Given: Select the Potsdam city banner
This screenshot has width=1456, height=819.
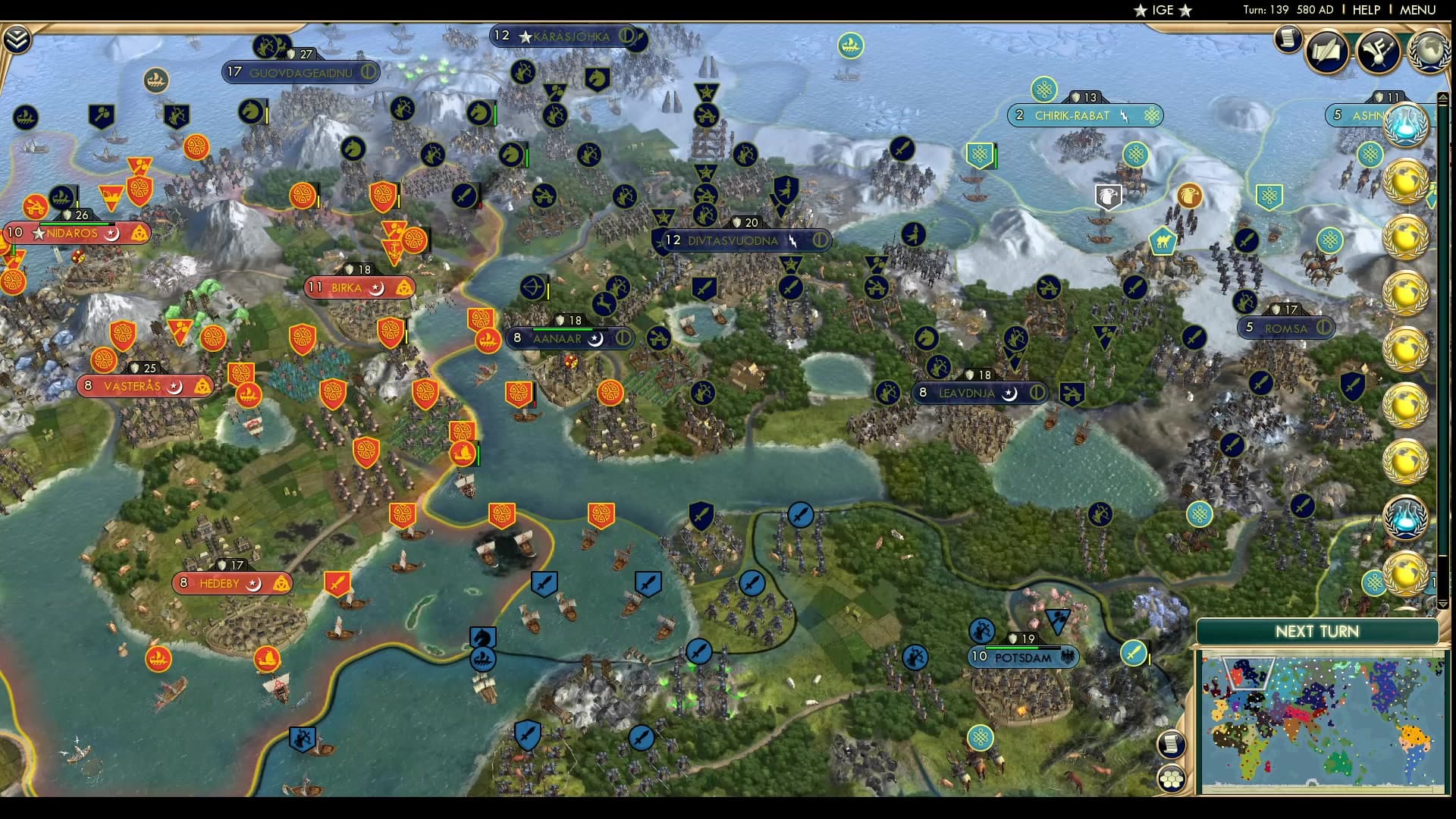Looking at the screenshot, I should (x=1022, y=657).
